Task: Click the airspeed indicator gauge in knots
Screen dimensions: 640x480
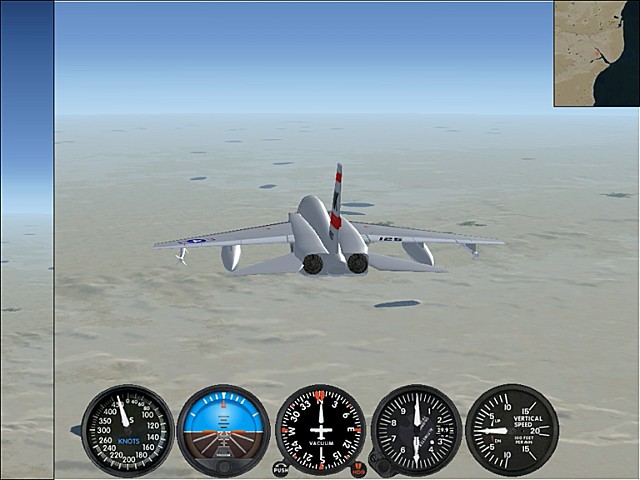Action: tap(127, 430)
